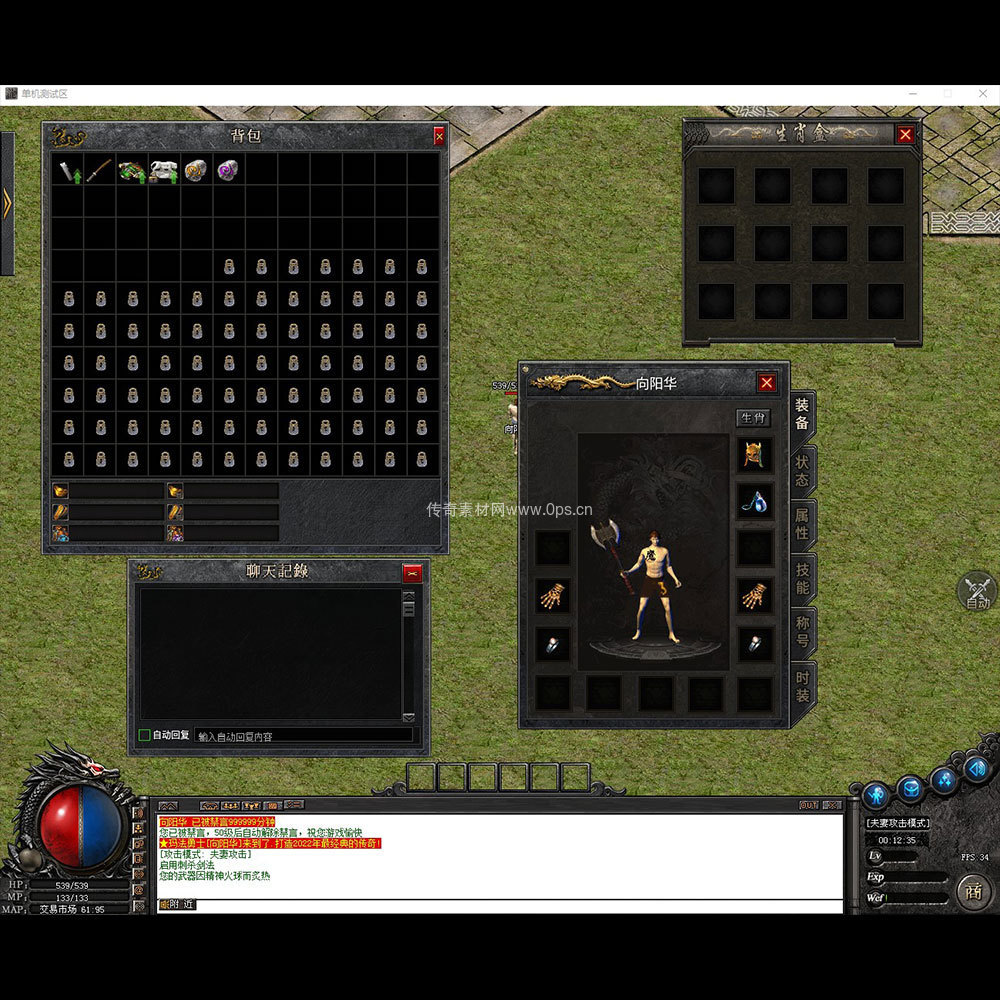Open the 属性 attributes tab
The image size is (1000, 1000).
(802, 524)
